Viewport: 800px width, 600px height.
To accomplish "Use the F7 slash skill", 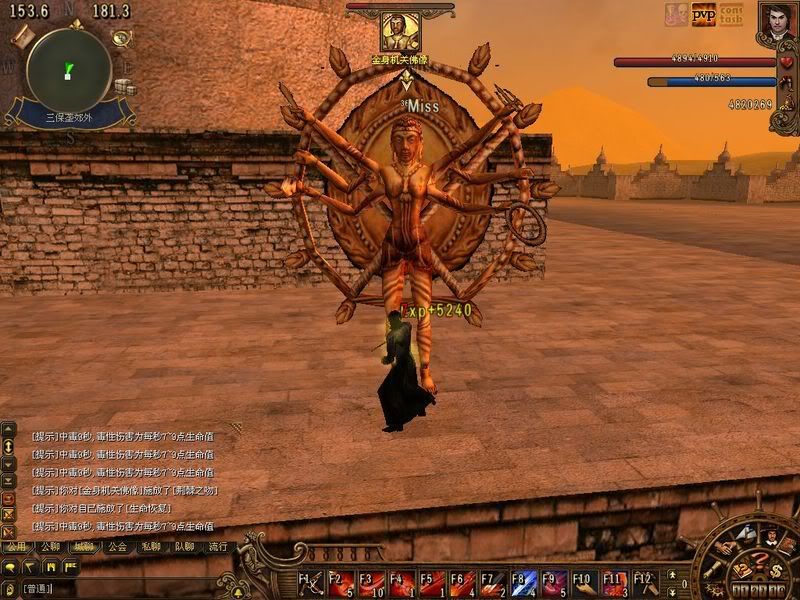I will 494,583.
